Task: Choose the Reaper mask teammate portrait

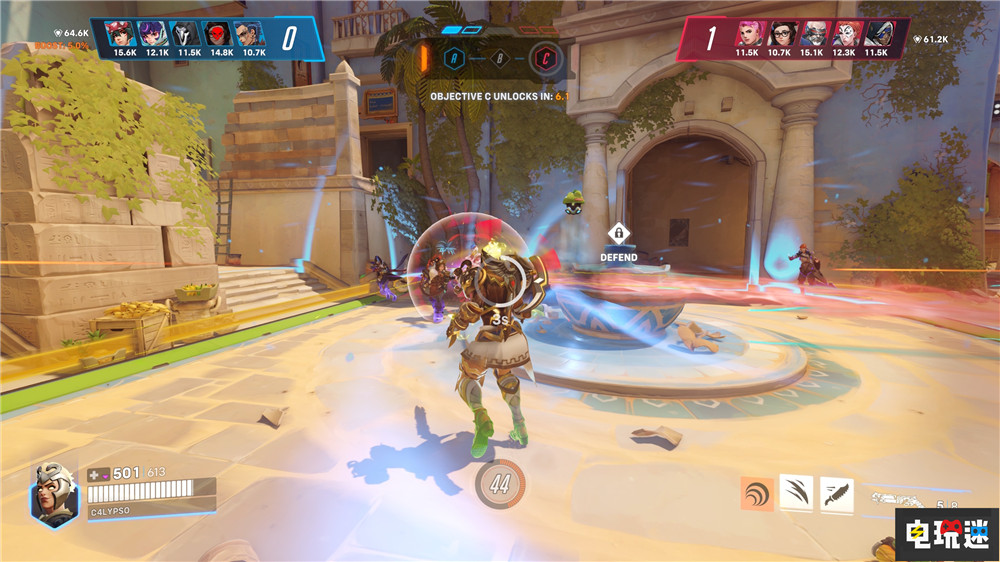Action: pos(189,34)
